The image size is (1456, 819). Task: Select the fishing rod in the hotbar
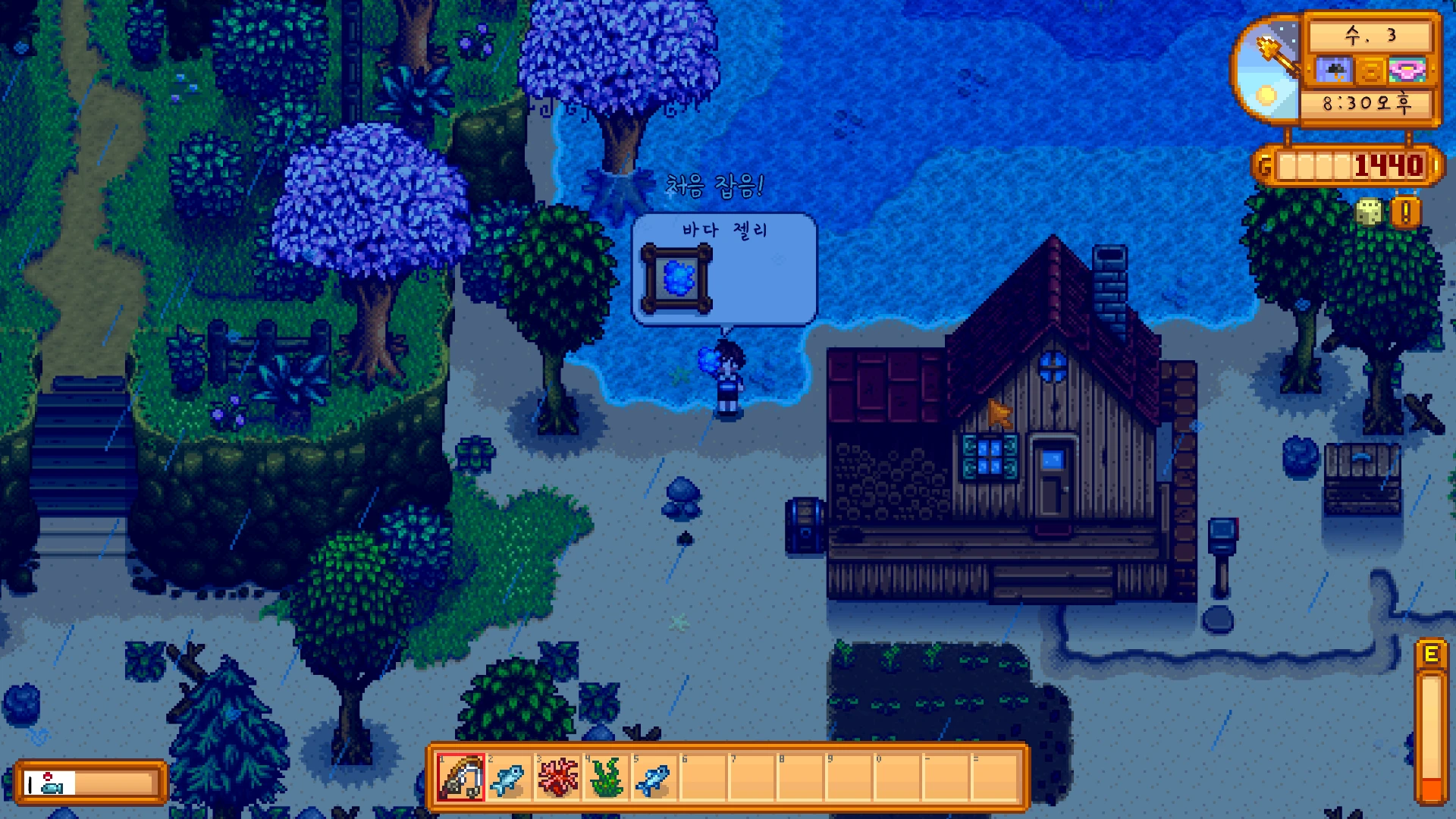point(460,777)
